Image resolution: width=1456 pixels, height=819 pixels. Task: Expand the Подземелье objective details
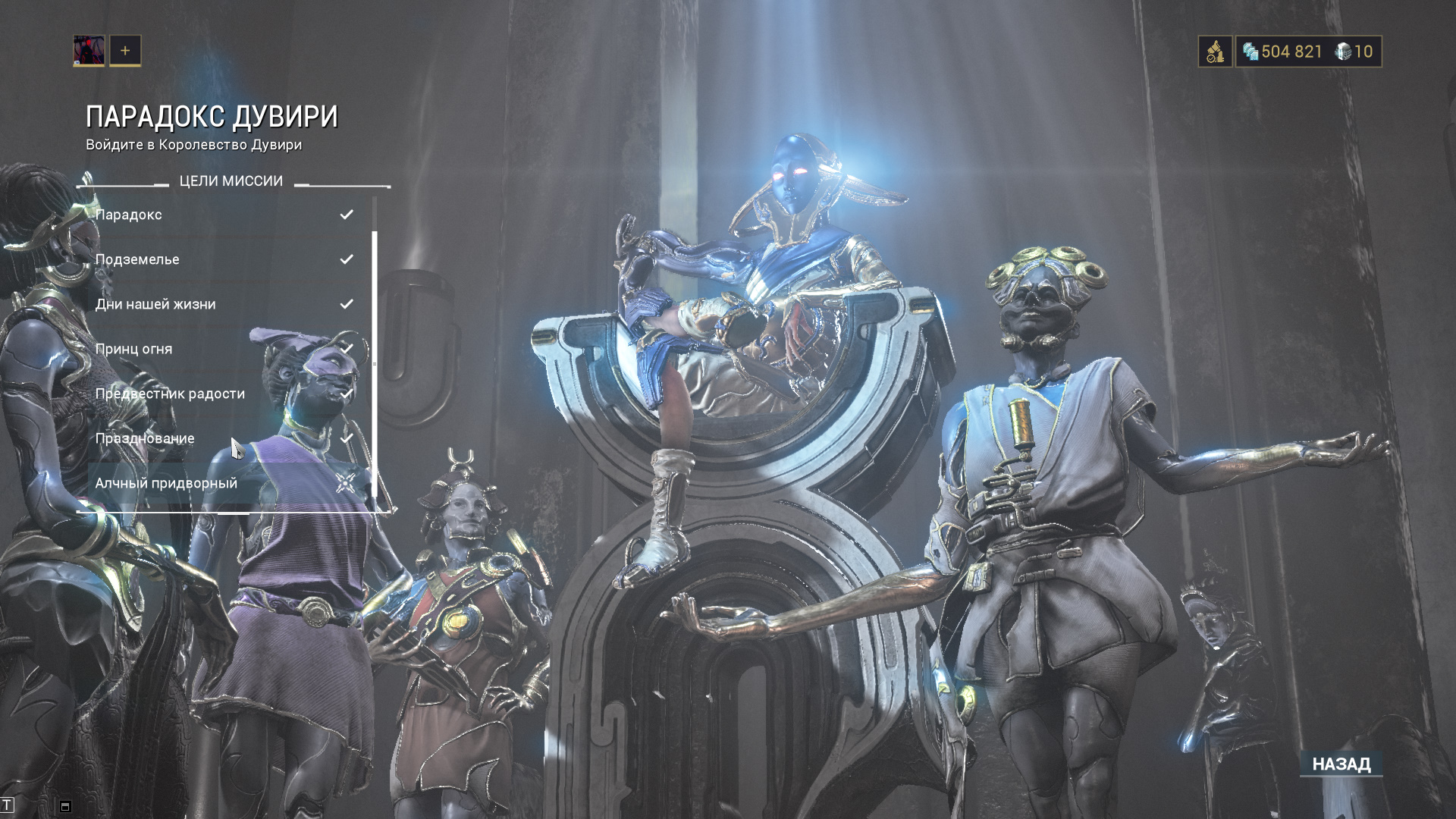138,259
